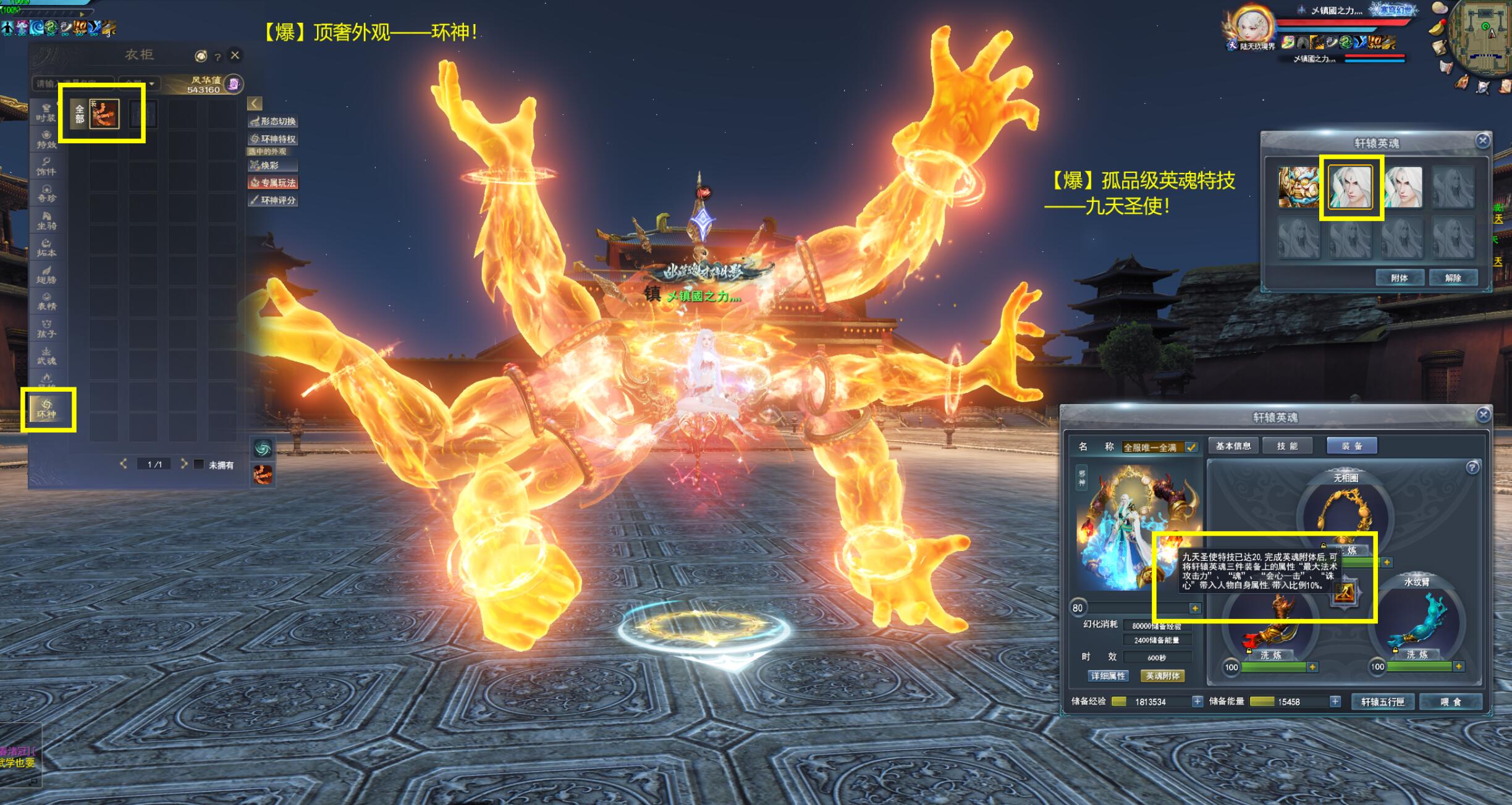Open 环神特权 privileges
Screen dimensions: 1512x805
[273, 139]
